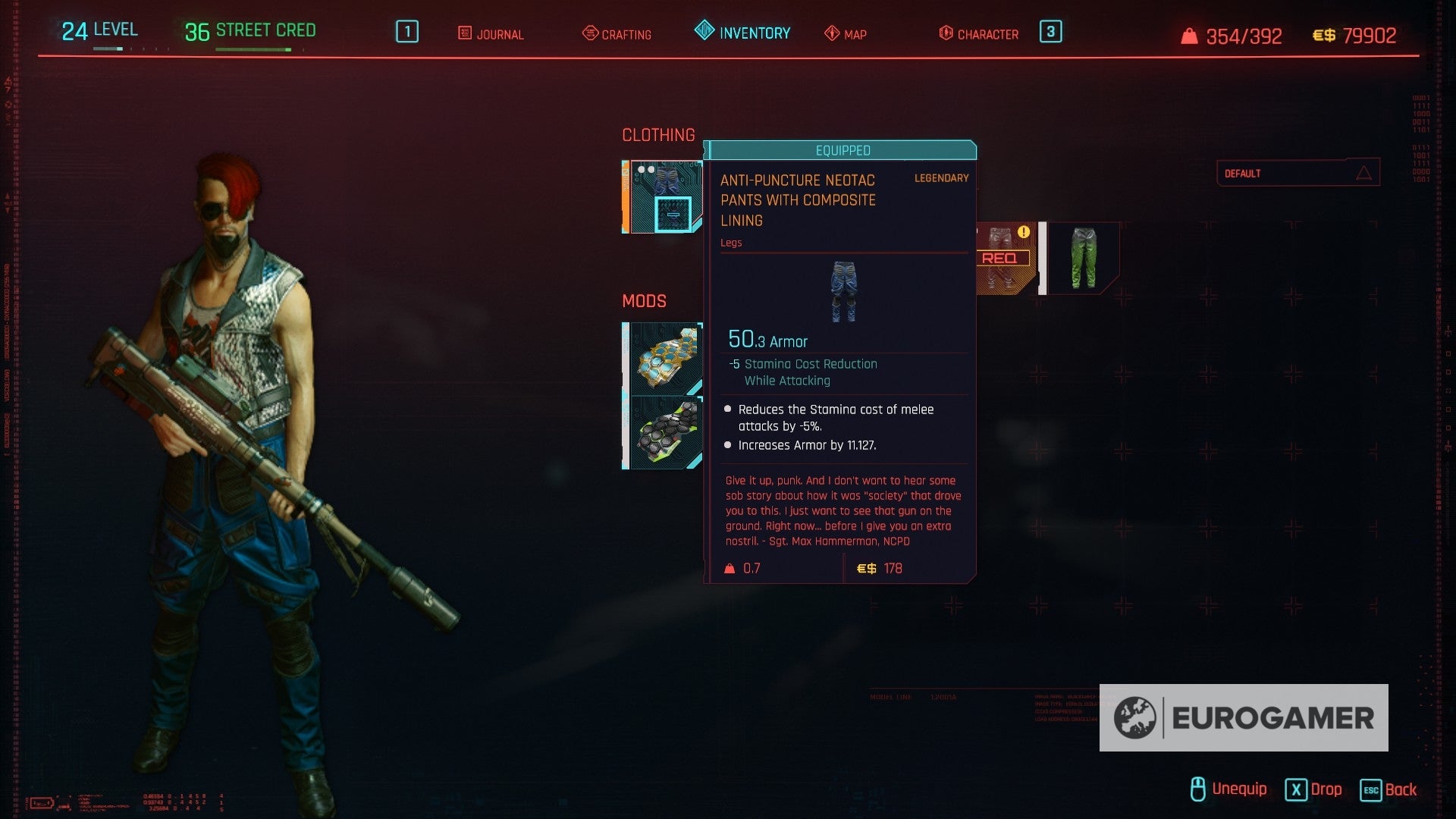Click the Journal notebook icon

(463, 33)
